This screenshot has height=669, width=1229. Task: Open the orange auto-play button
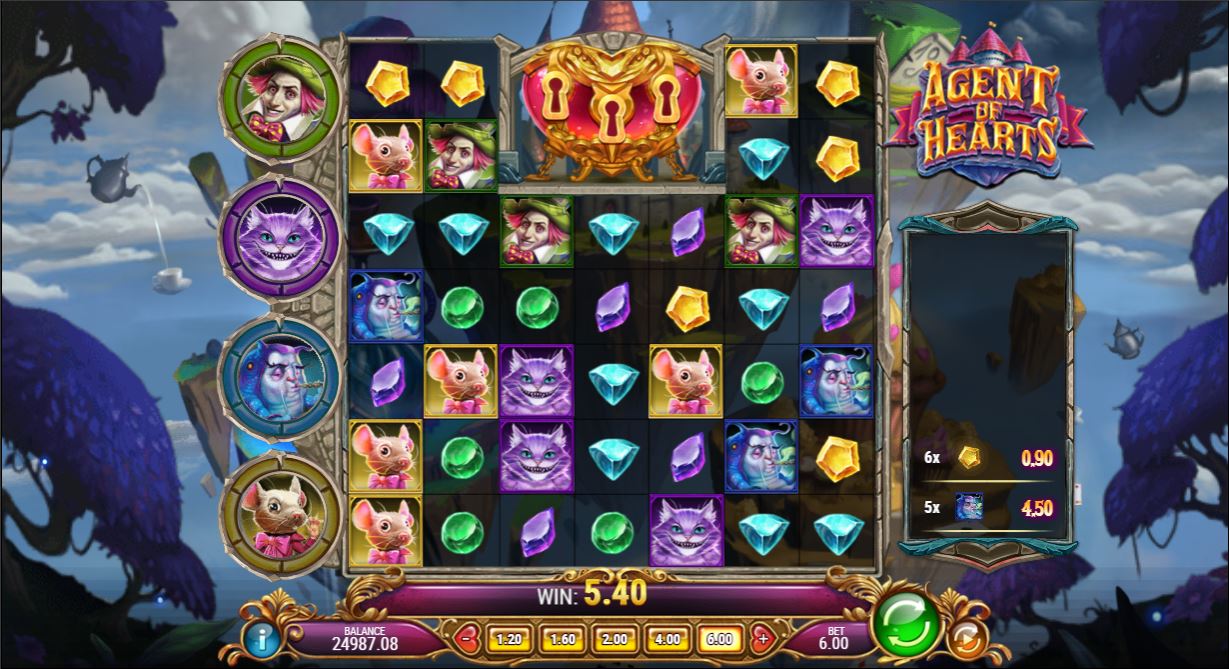pyautogui.click(x=967, y=638)
